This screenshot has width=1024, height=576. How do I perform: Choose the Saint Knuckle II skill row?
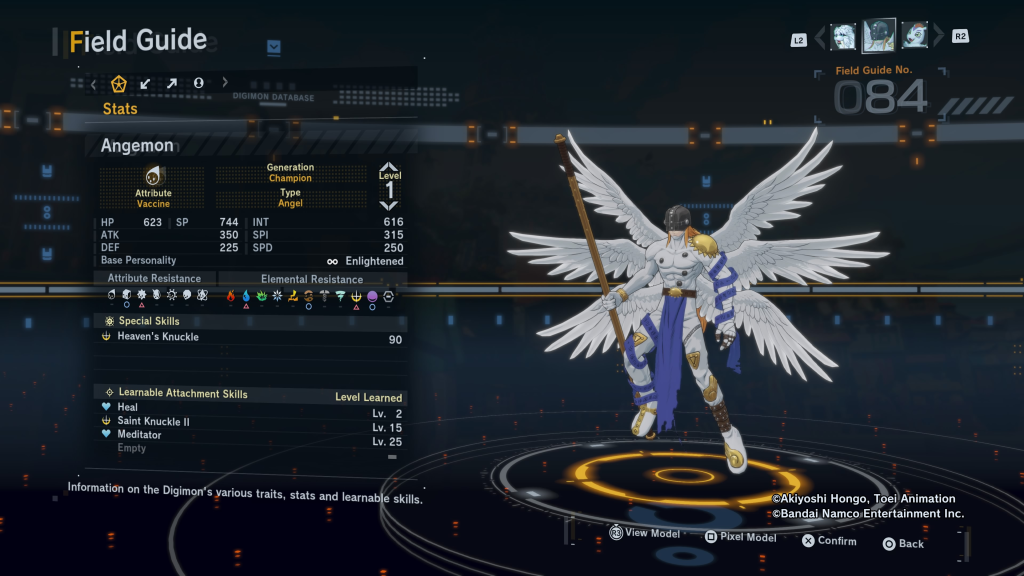pos(250,422)
